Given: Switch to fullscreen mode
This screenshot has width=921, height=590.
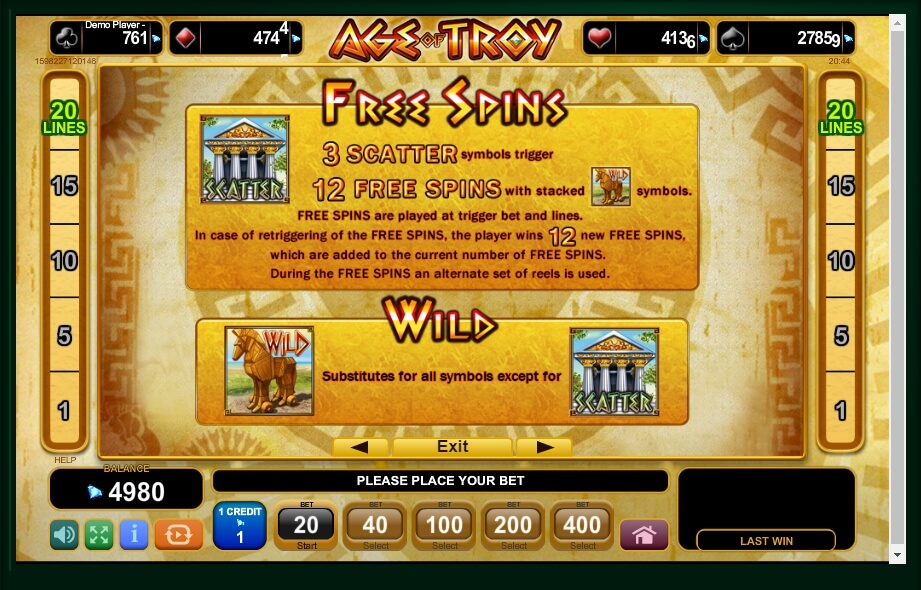Looking at the screenshot, I should [x=98, y=535].
